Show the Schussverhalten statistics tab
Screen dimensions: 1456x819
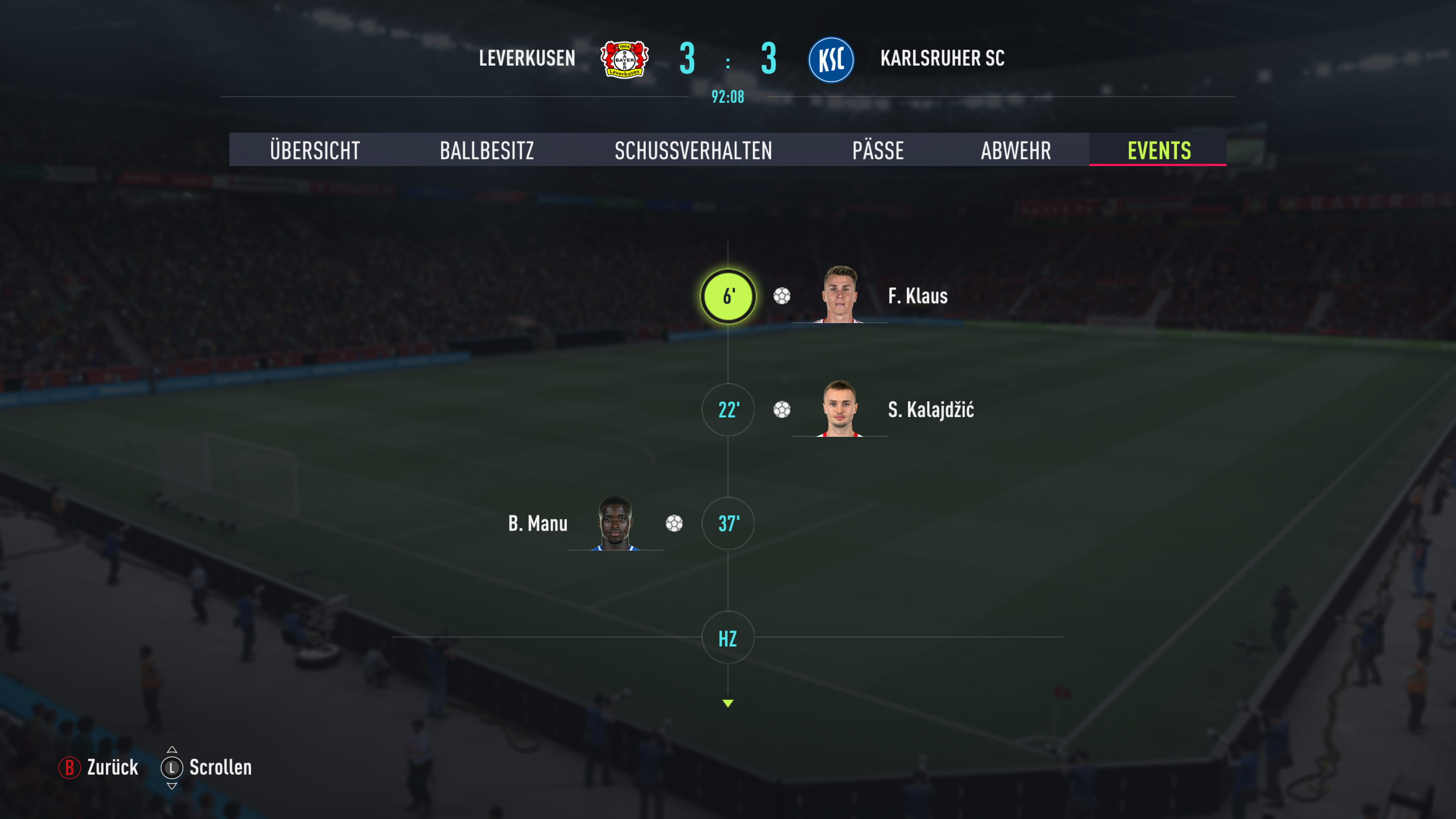click(693, 151)
